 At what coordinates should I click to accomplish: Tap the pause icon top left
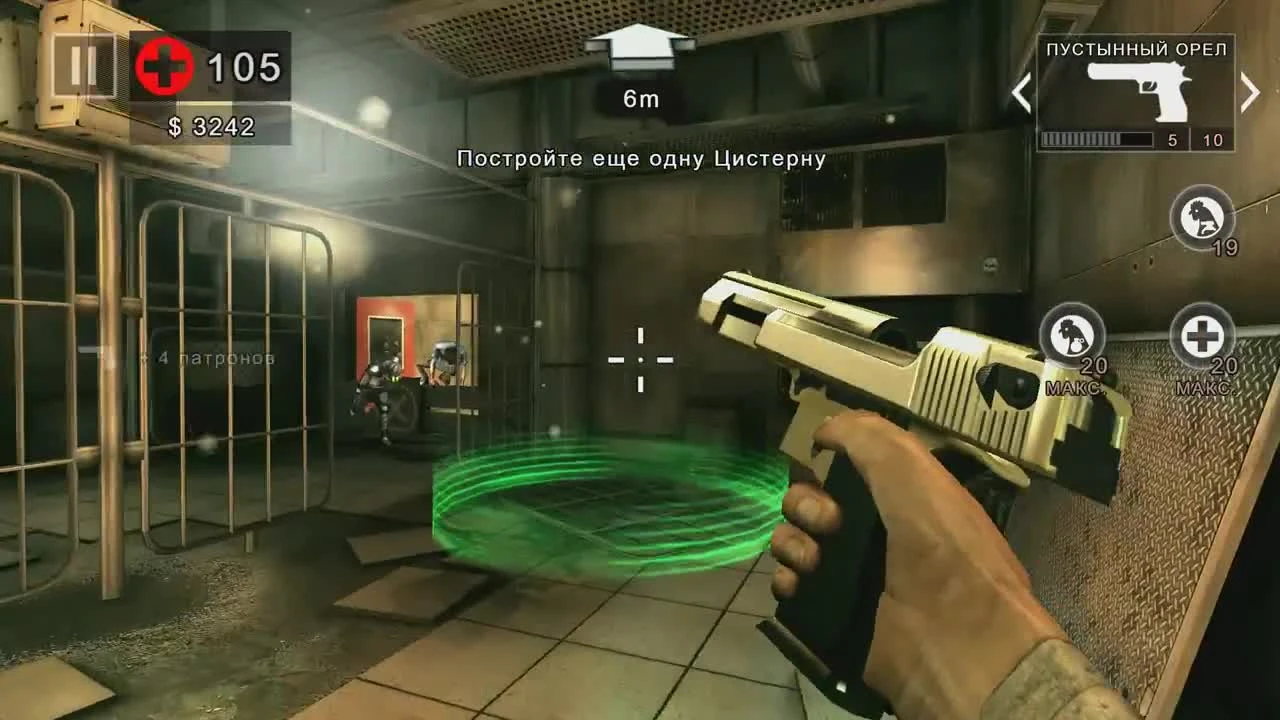(x=83, y=66)
